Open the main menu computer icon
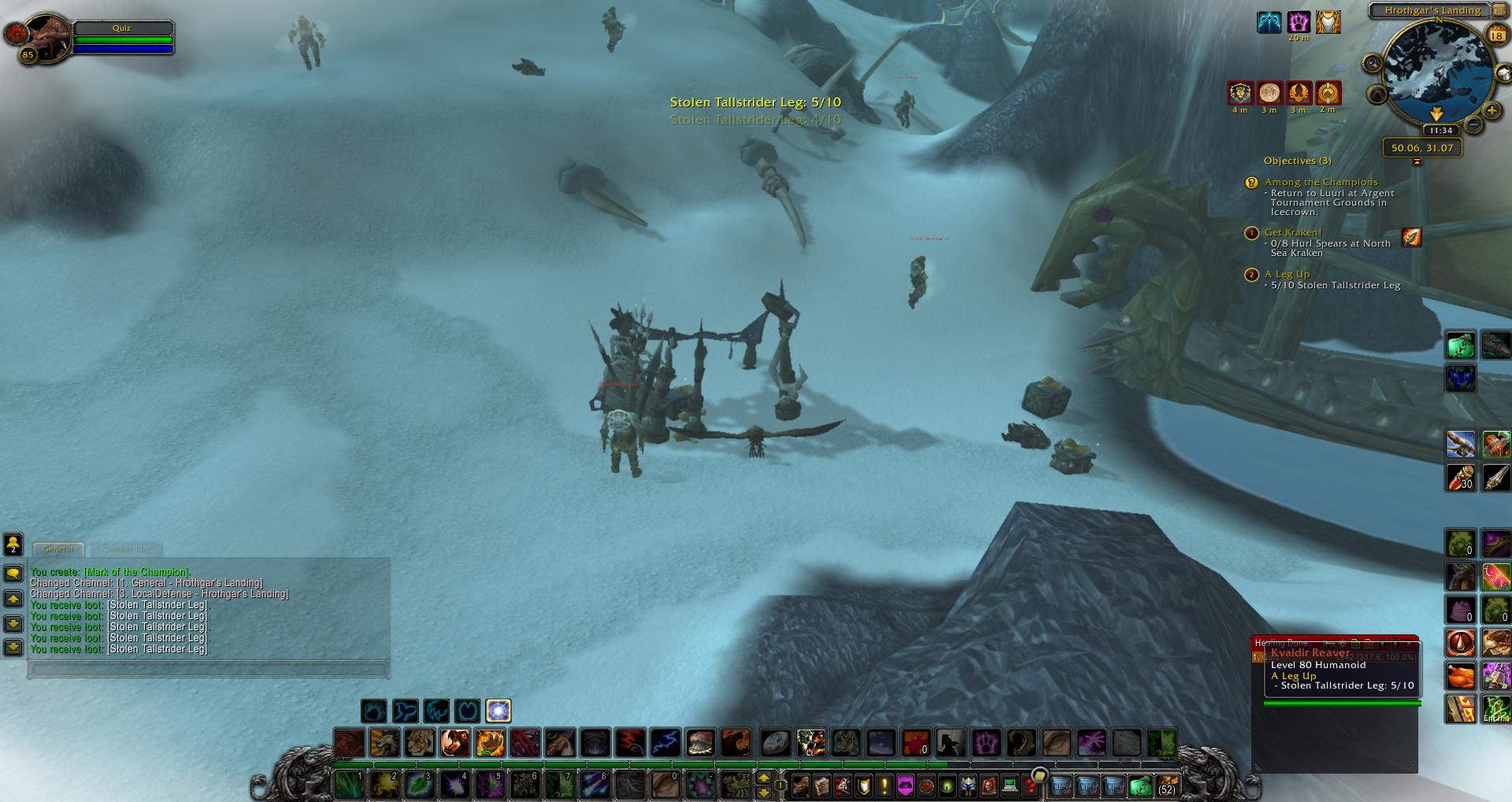Screen dimensions: 1512x802 click(x=1009, y=785)
